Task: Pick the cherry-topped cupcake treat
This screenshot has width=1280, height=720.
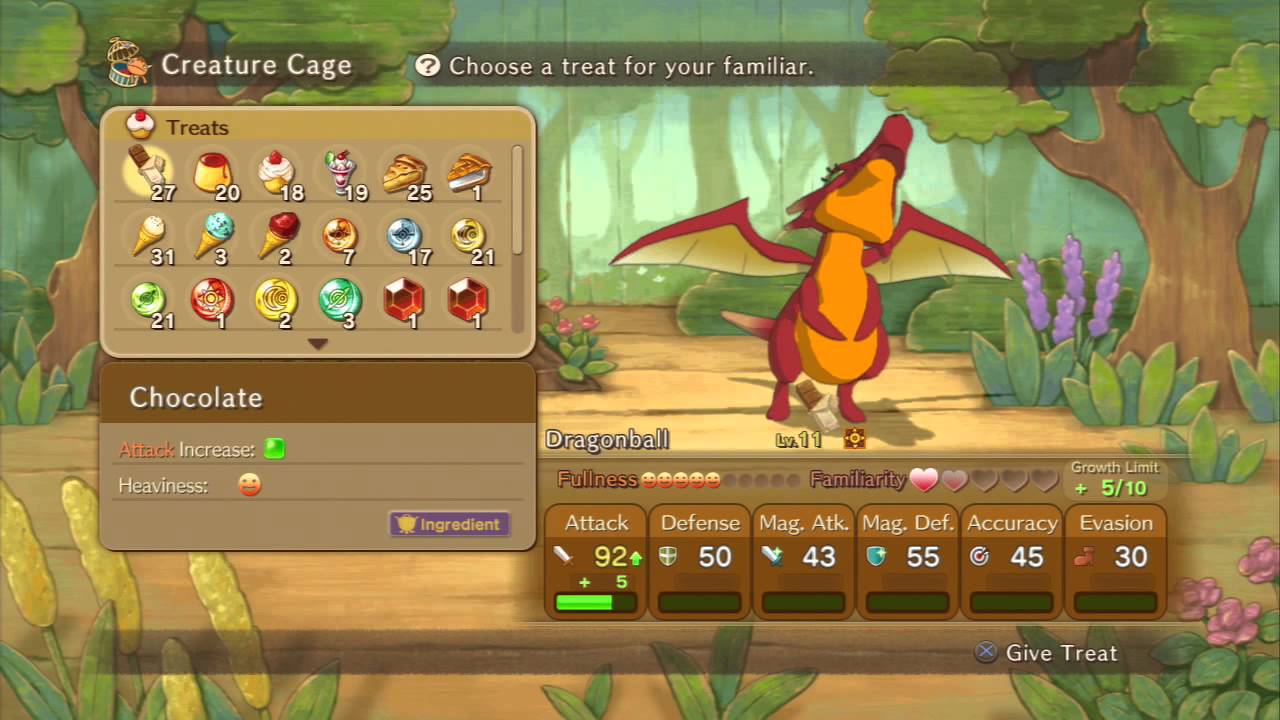Action: coord(276,172)
